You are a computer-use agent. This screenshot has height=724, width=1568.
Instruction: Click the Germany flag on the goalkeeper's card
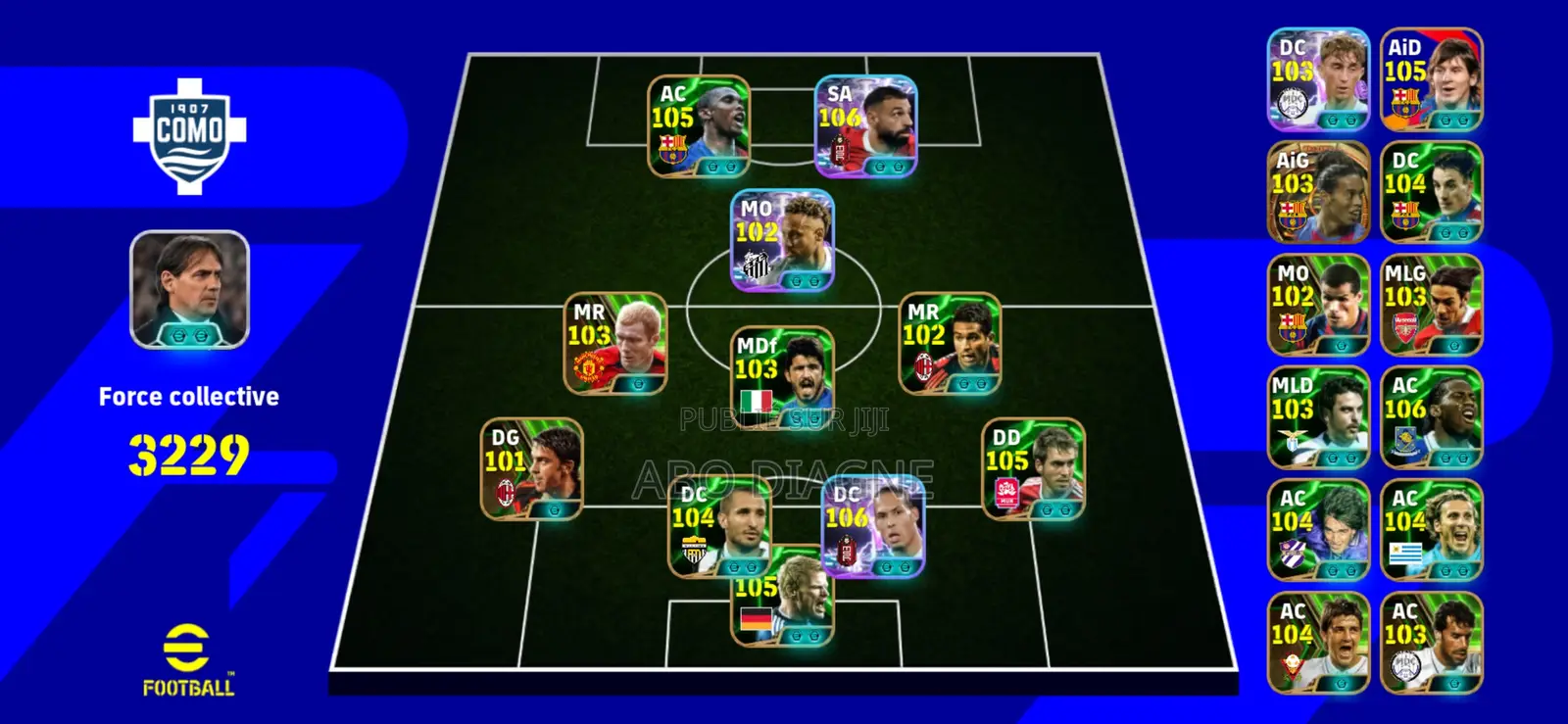coord(755,618)
